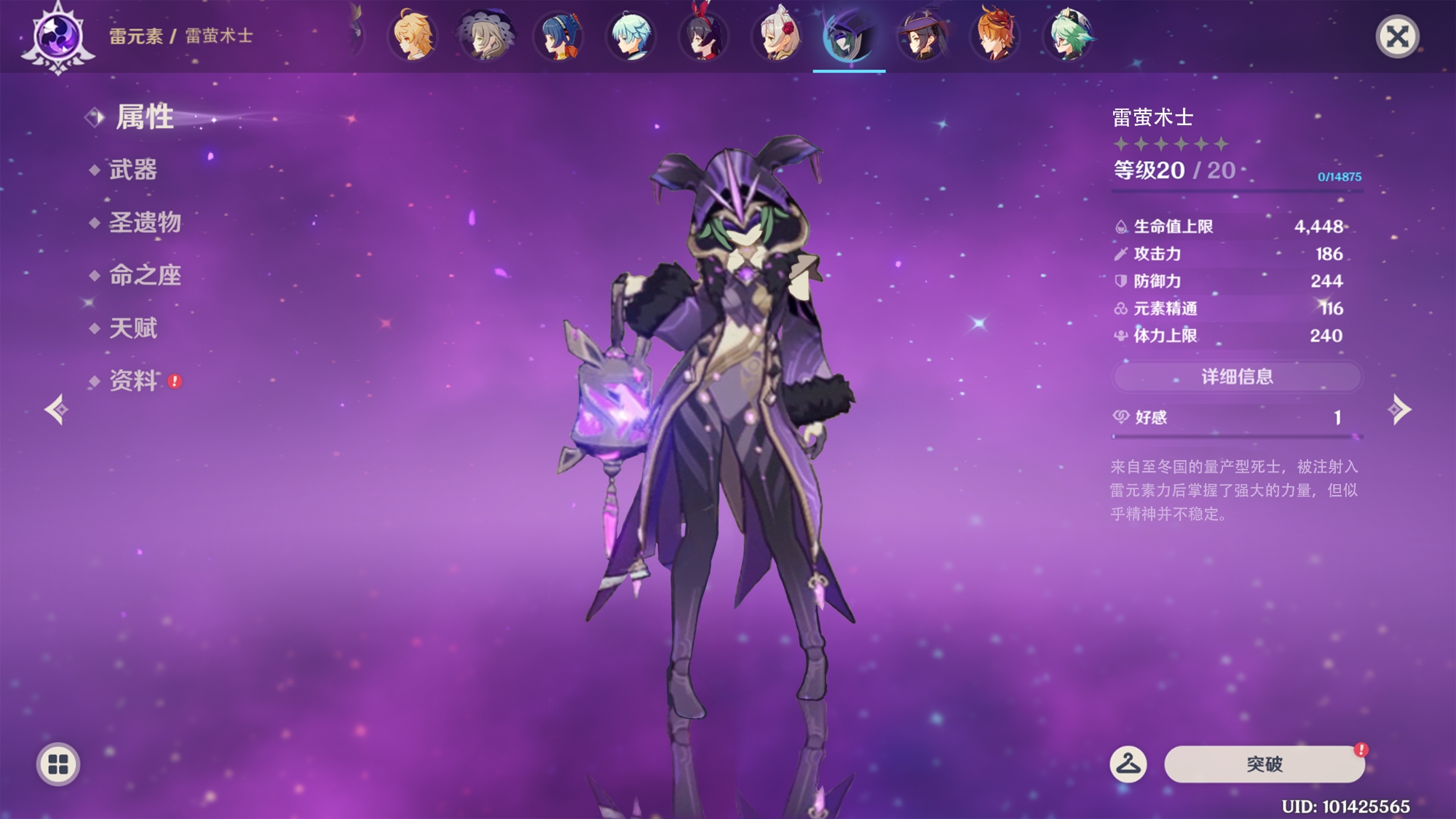
Task: Select Noelle's portrait with the red rose
Action: [777, 35]
